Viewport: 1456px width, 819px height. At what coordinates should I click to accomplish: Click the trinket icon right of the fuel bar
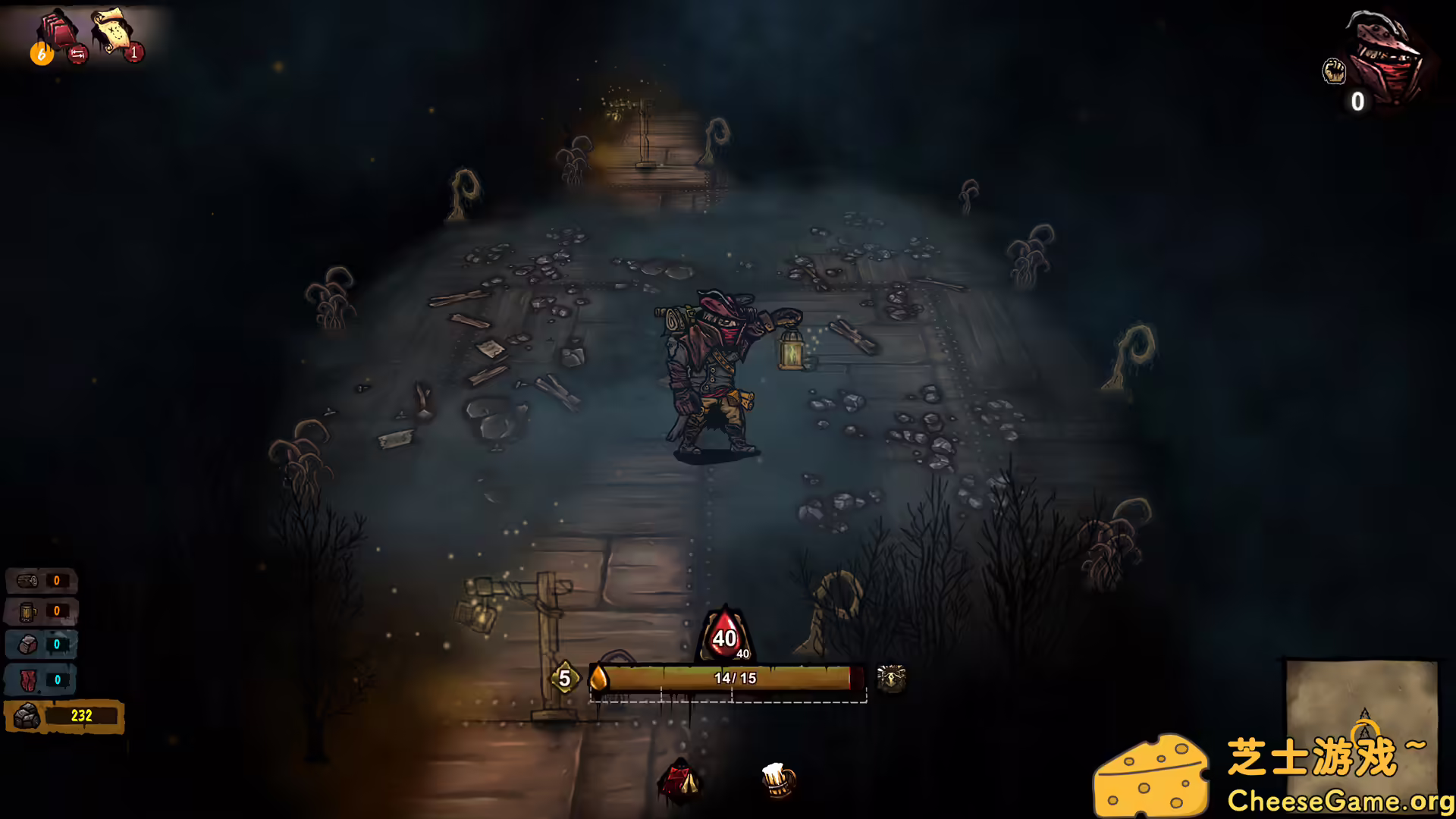892,679
